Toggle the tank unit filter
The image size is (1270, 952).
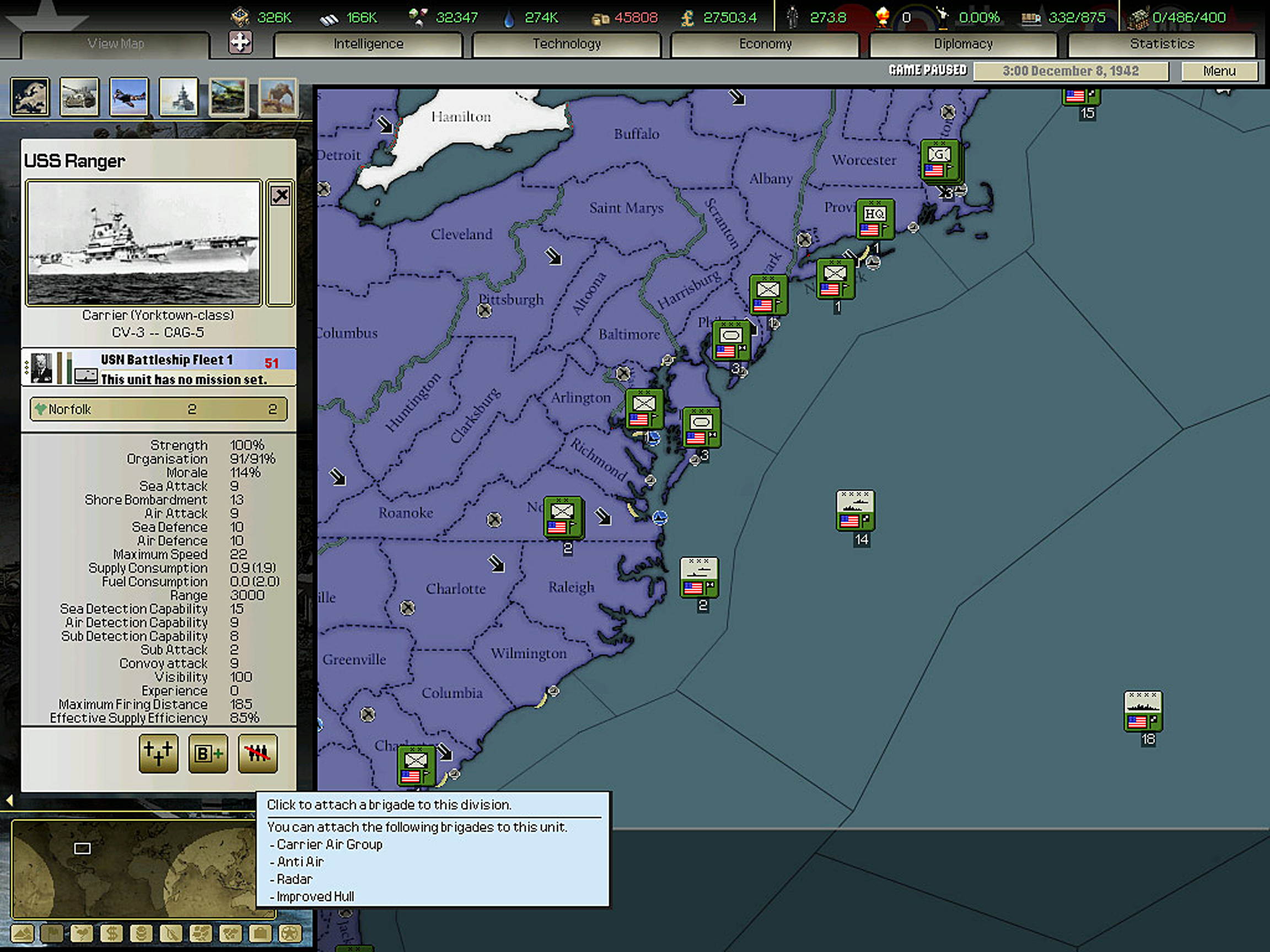click(x=227, y=98)
